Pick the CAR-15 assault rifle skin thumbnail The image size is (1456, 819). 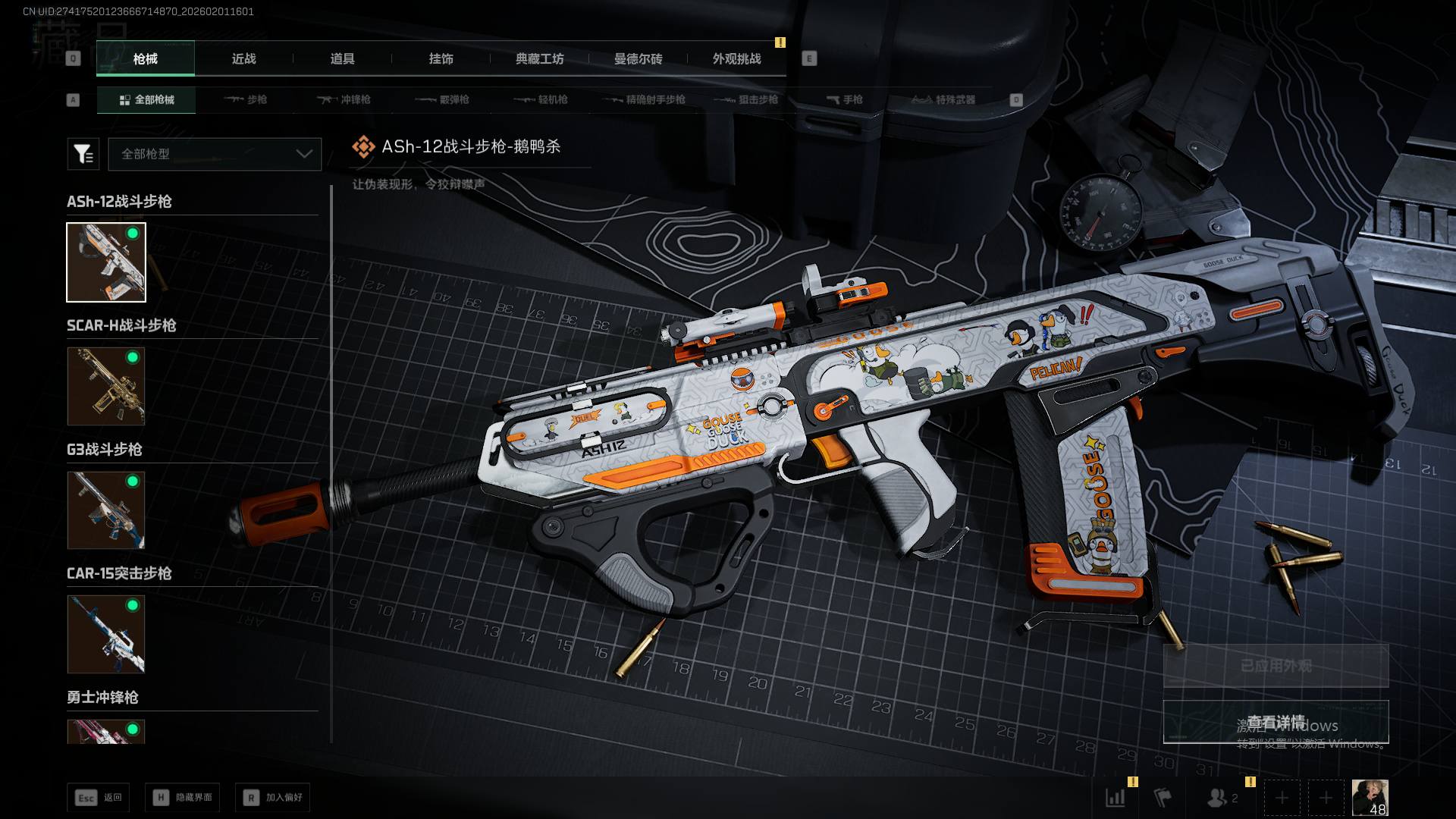pos(106,634)
